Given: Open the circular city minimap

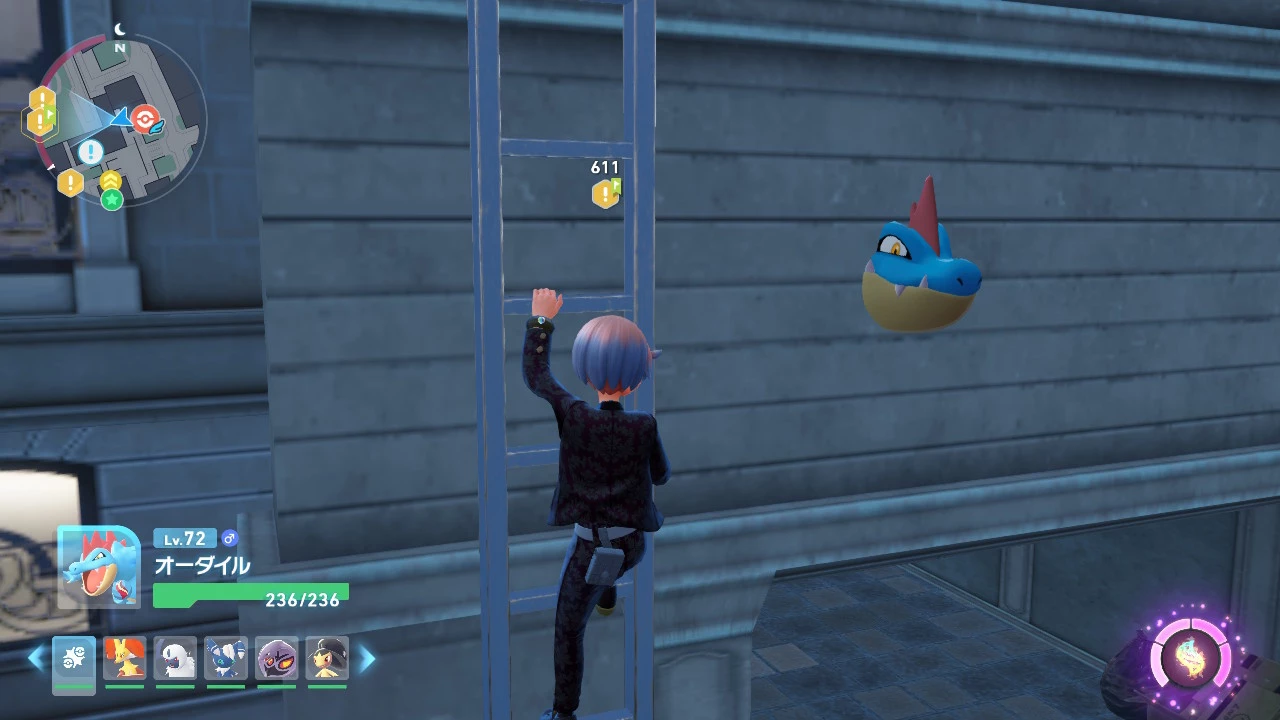Looking at the screenshot, I should 120,120.
